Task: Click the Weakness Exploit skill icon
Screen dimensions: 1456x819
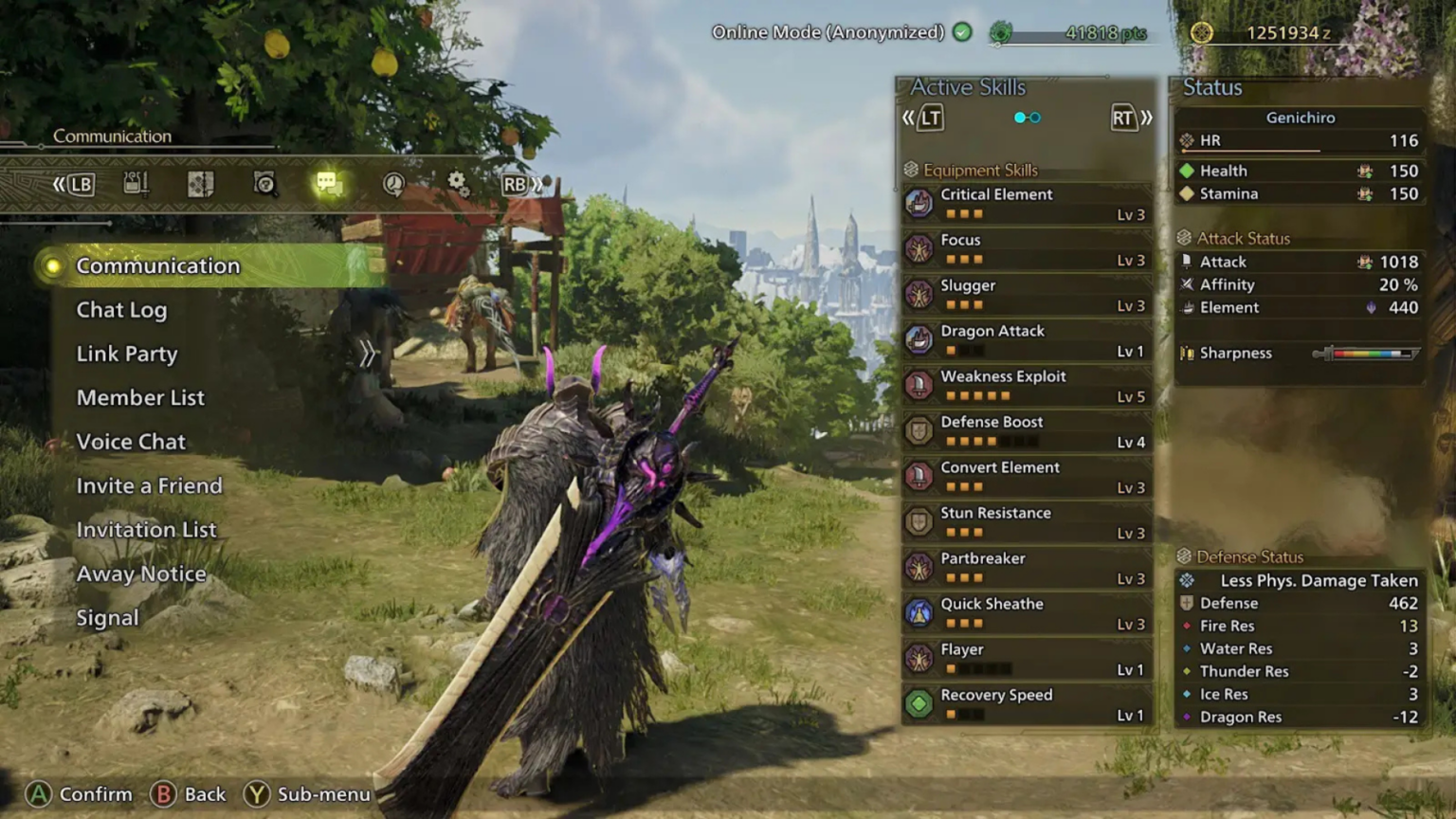Action: point(919,385)
